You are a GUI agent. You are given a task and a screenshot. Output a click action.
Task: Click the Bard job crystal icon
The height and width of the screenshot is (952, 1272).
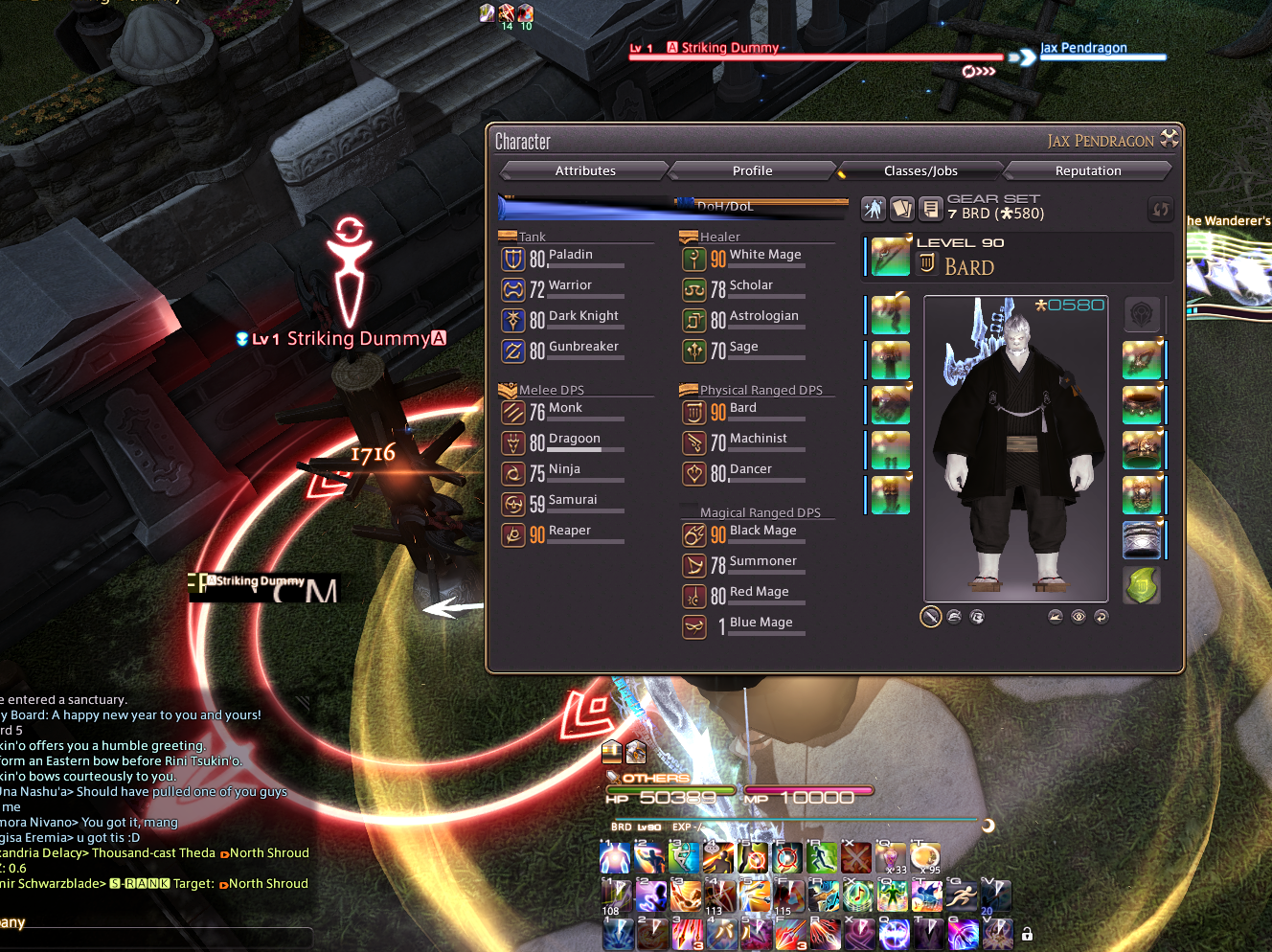[925, 262]
